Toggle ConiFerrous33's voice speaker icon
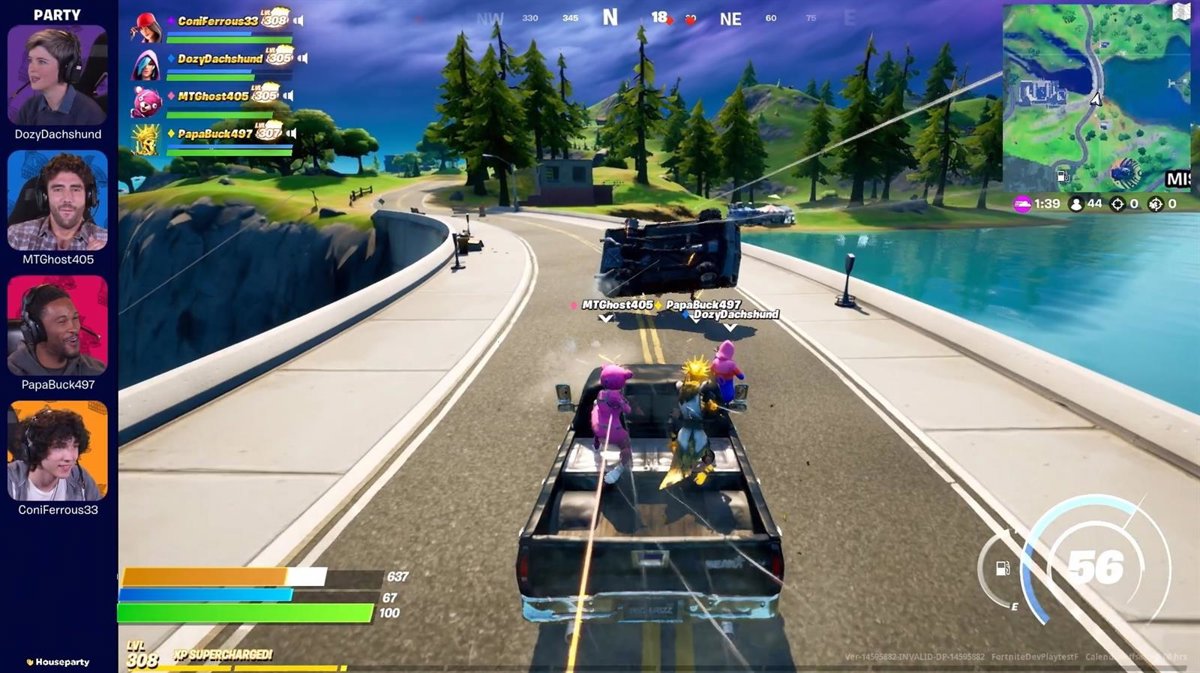 [x=299, y=20]
